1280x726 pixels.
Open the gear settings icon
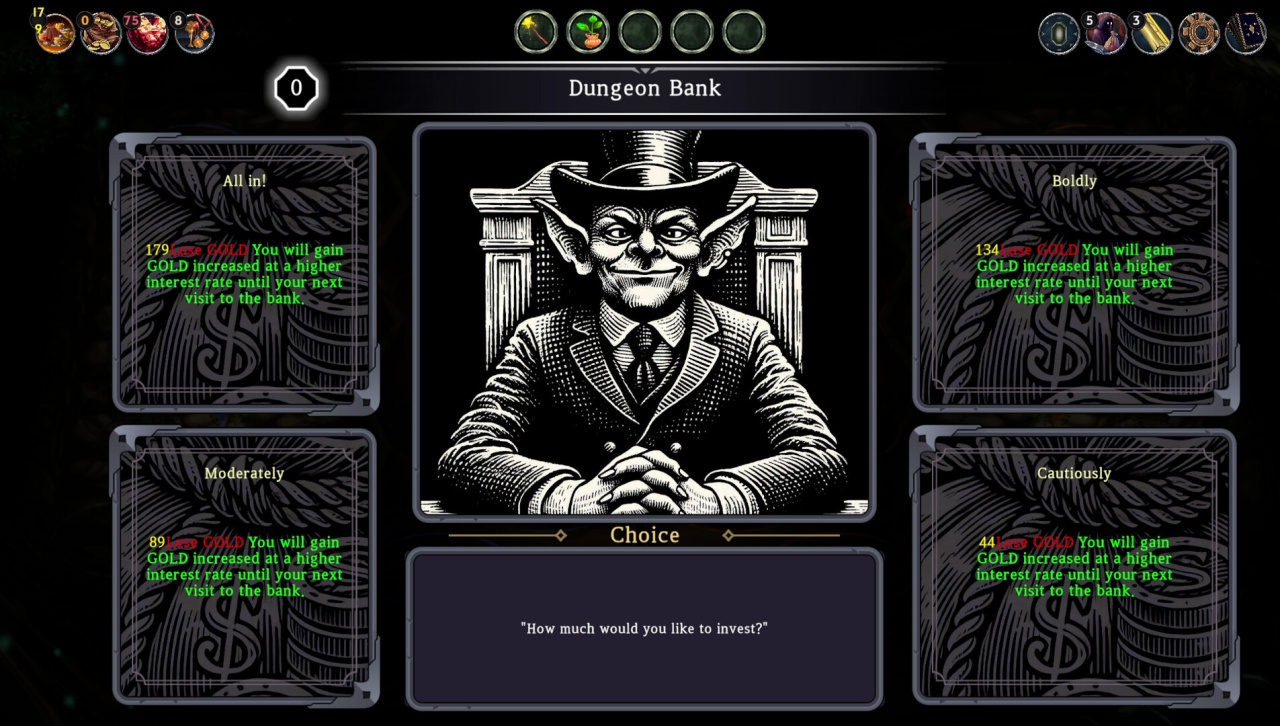pyautogui.click(x=1199, y=33)
